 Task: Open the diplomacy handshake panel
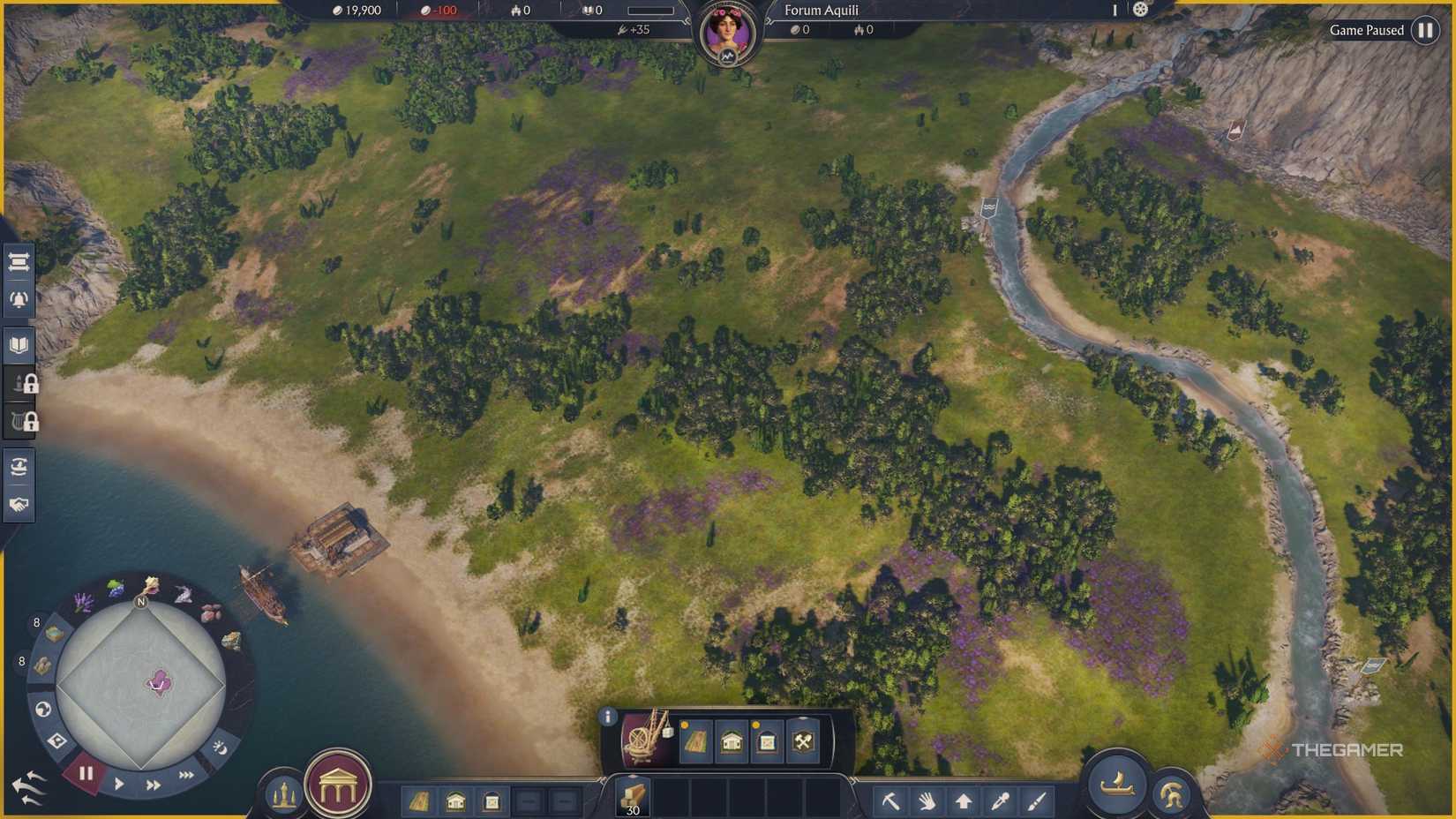(x=18, y=503)
